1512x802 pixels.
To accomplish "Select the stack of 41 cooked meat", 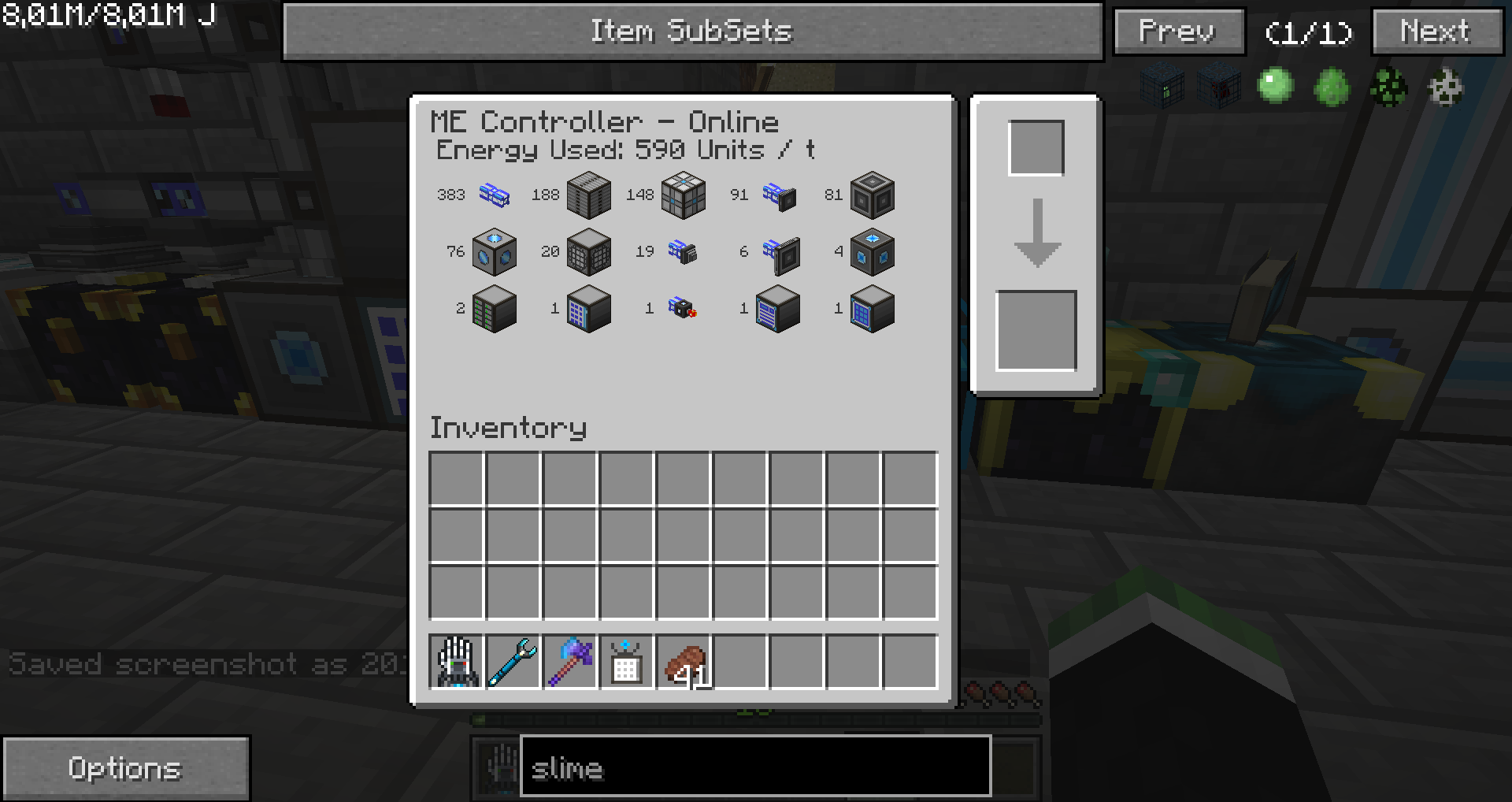I will [x=684, y=663].
